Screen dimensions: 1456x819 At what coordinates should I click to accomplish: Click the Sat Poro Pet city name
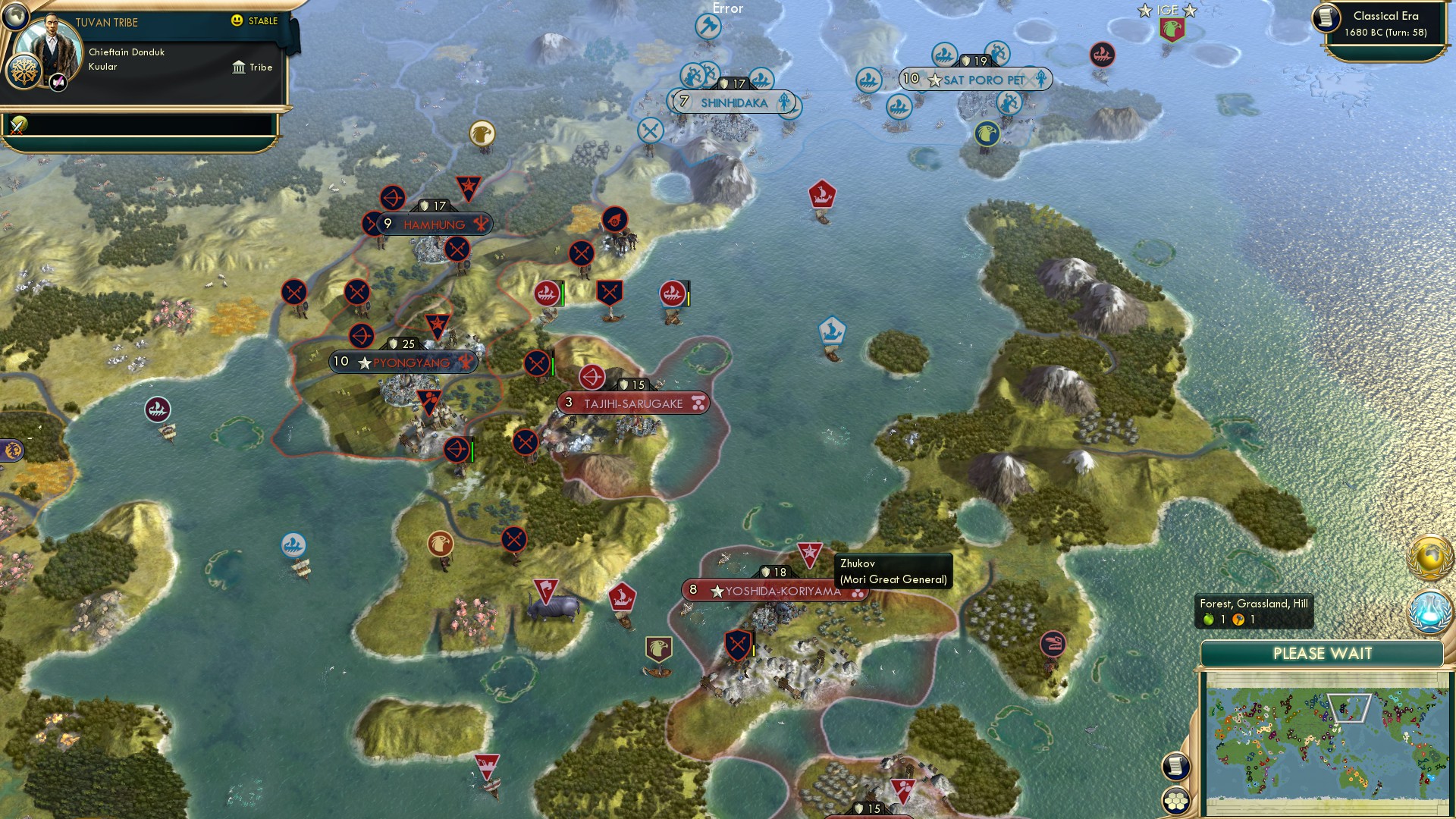tap(982, 78)
